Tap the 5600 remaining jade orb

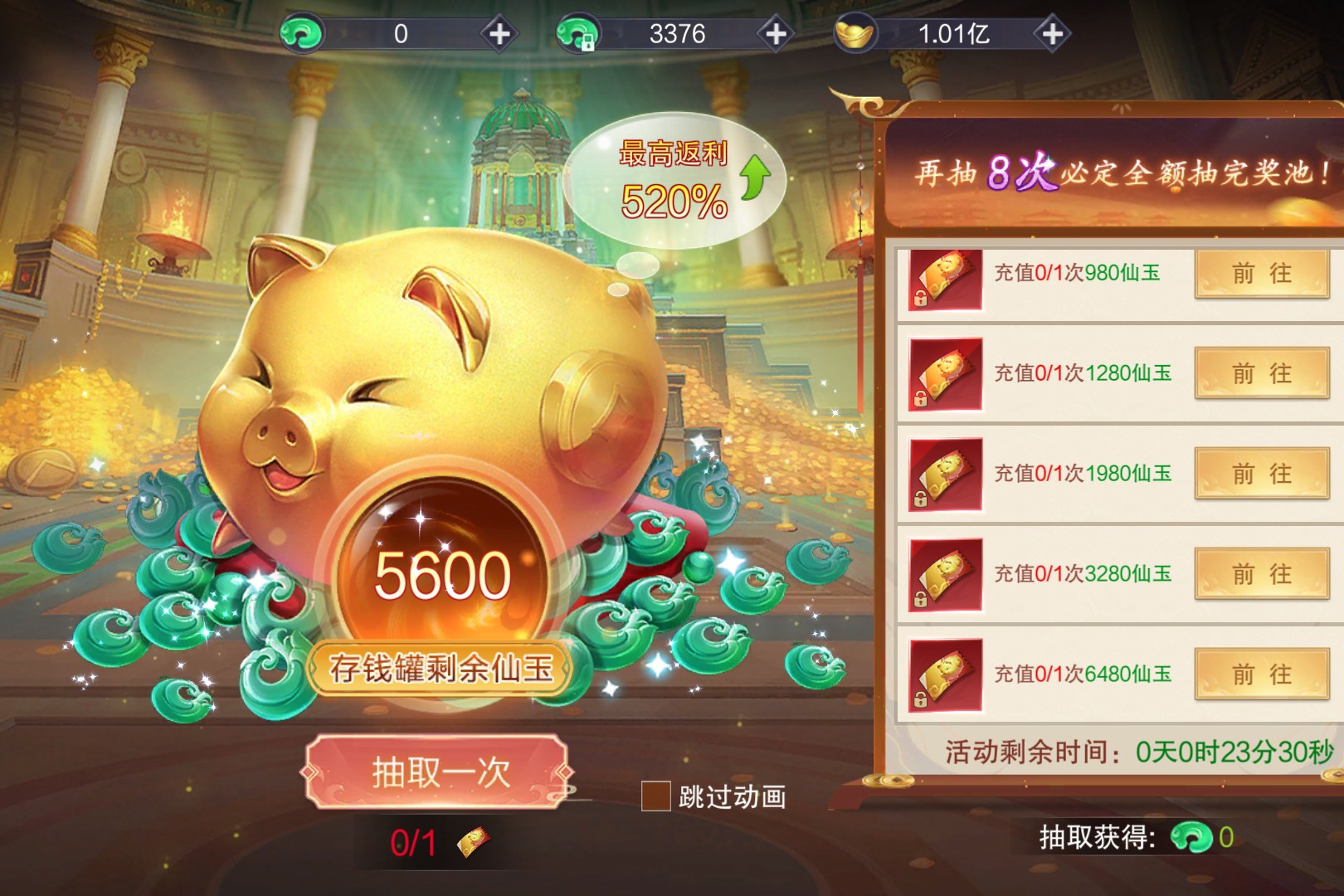(442, 574)
